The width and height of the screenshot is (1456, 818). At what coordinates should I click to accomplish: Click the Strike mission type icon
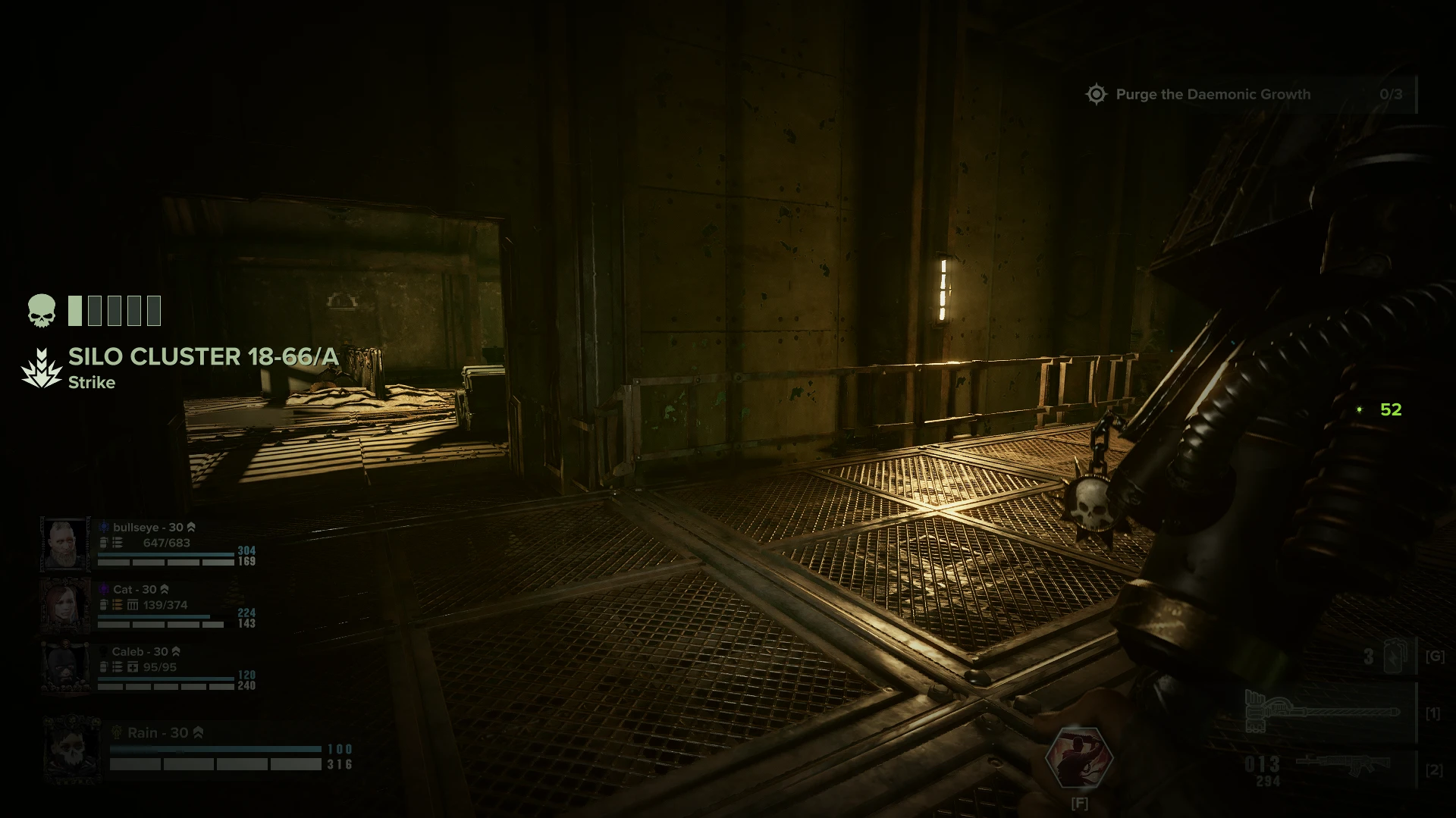[x=41, y=368]
